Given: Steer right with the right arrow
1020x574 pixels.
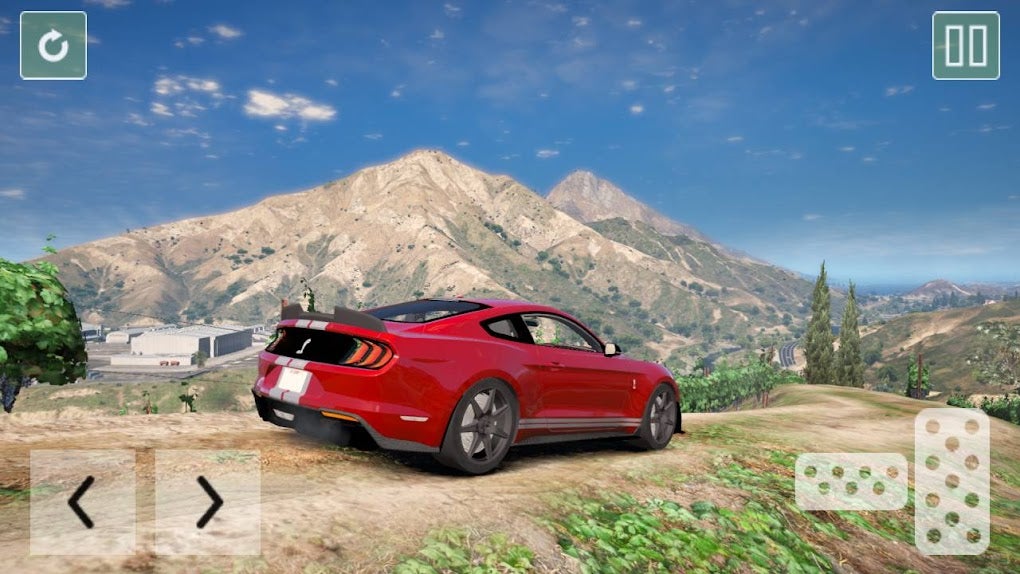Looking at the screenshot, I should tap(208, 502).
